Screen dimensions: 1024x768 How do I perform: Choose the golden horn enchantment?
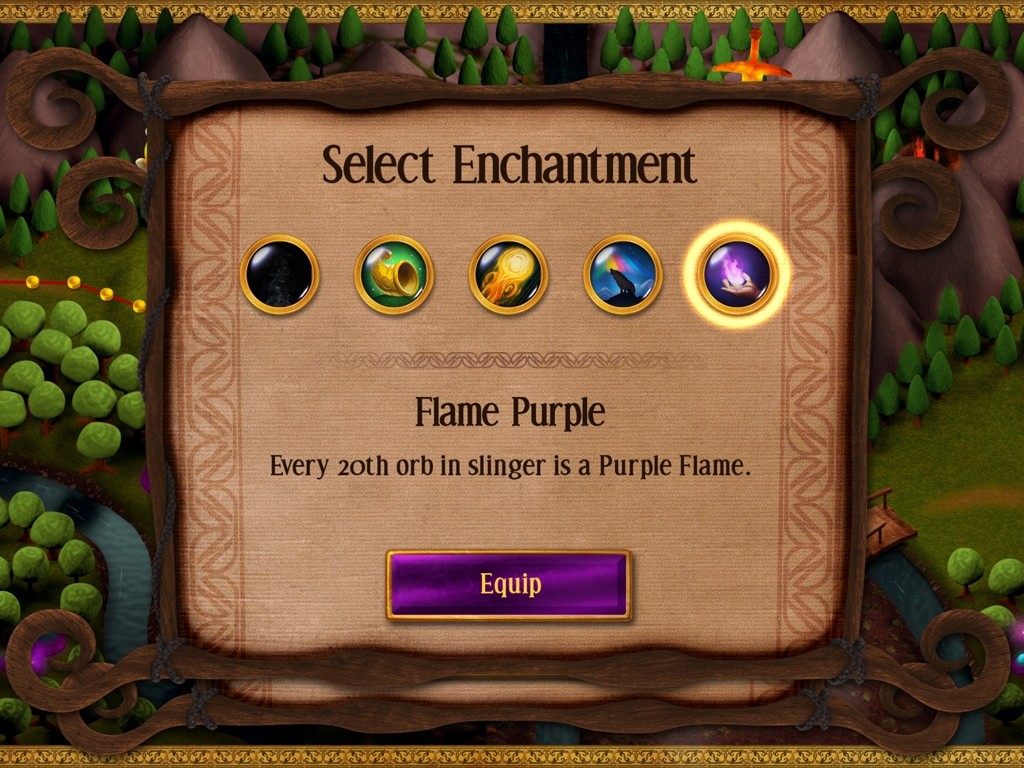(394, 274)
